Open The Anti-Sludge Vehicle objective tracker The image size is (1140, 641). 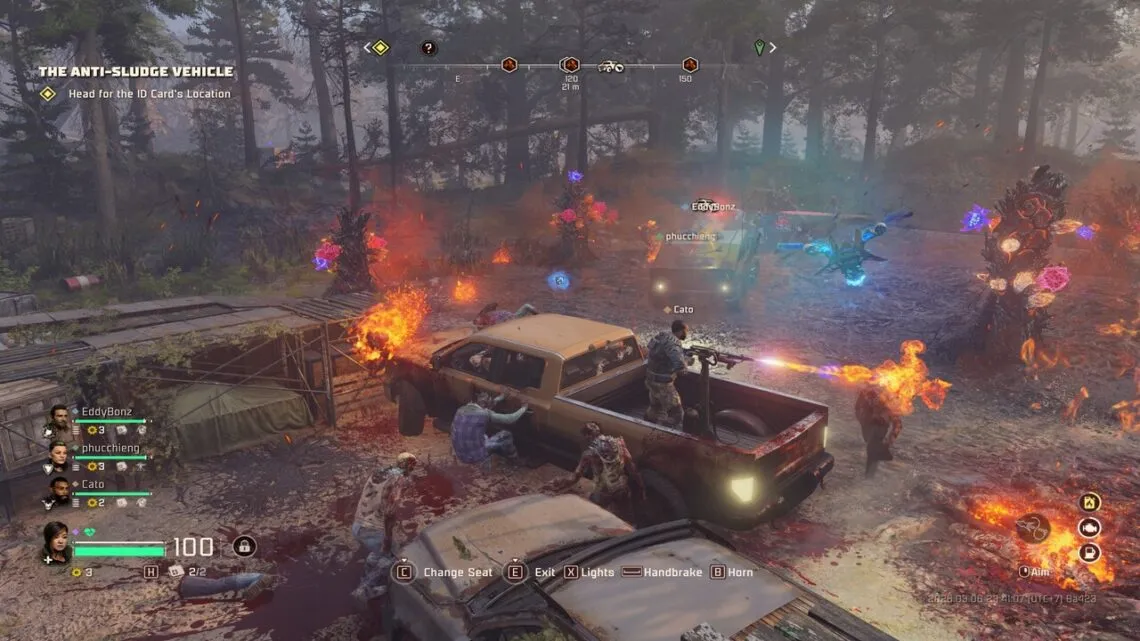pyautogui.click(x=136, y=72)
